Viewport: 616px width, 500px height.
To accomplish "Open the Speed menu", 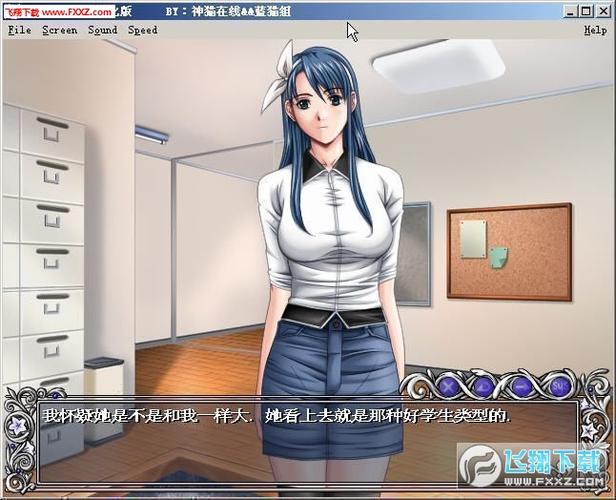I will 143,30.
